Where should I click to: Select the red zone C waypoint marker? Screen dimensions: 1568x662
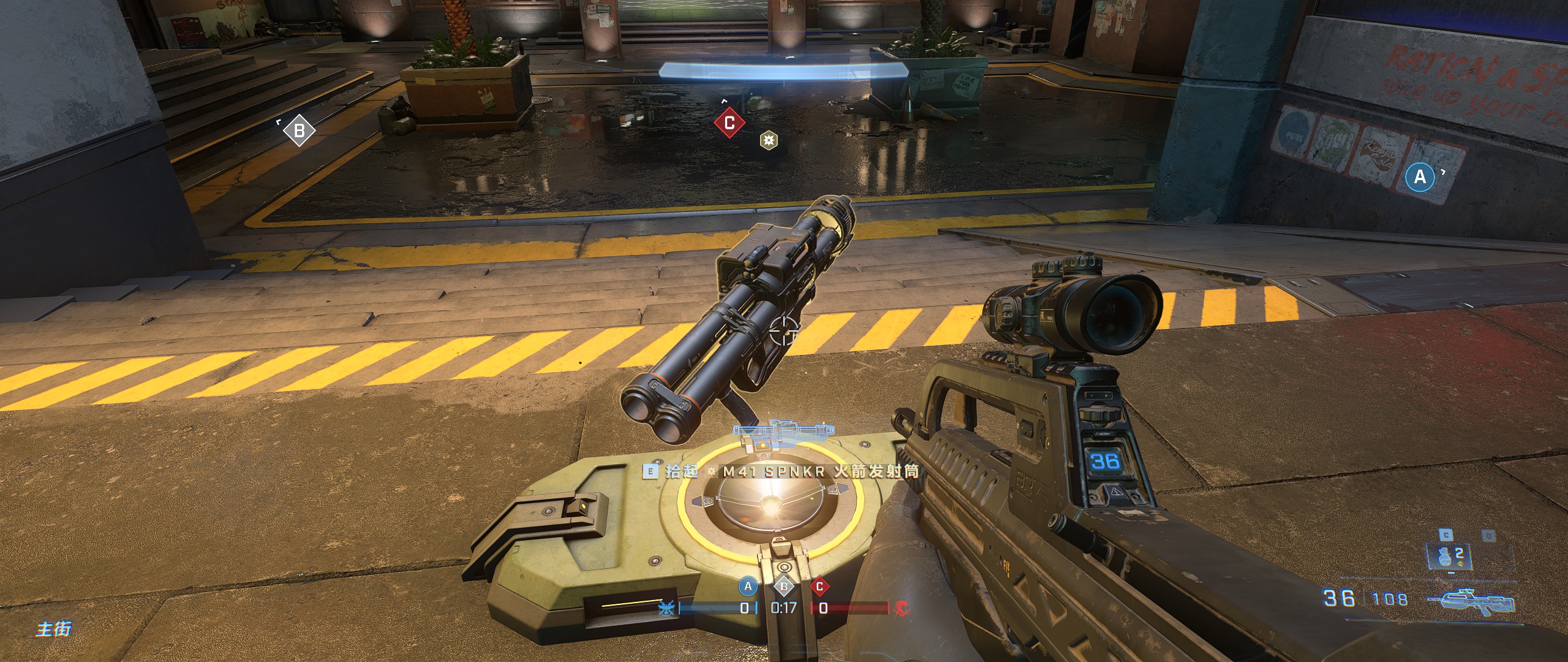pyautogui.click(x=729, y=123)
